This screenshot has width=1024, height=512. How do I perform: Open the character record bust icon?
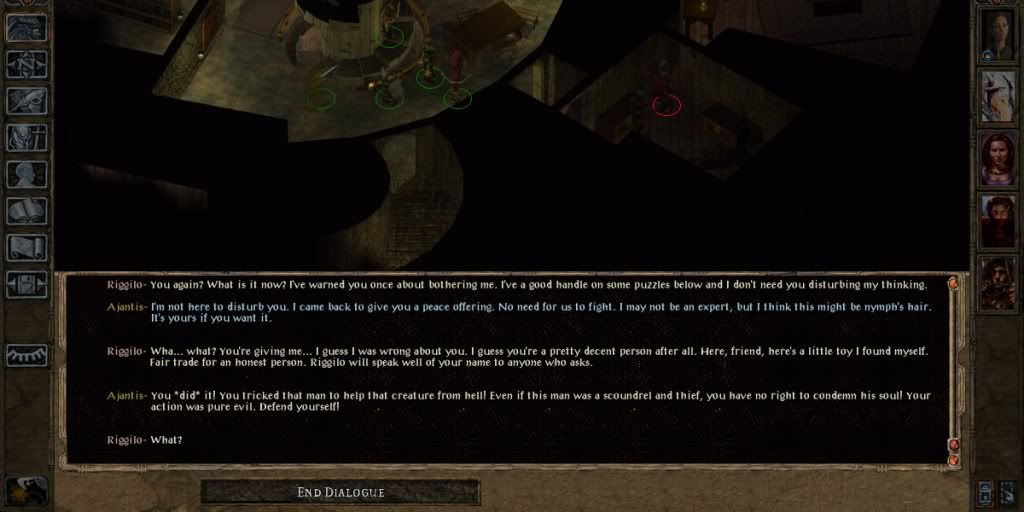point(26,175)
